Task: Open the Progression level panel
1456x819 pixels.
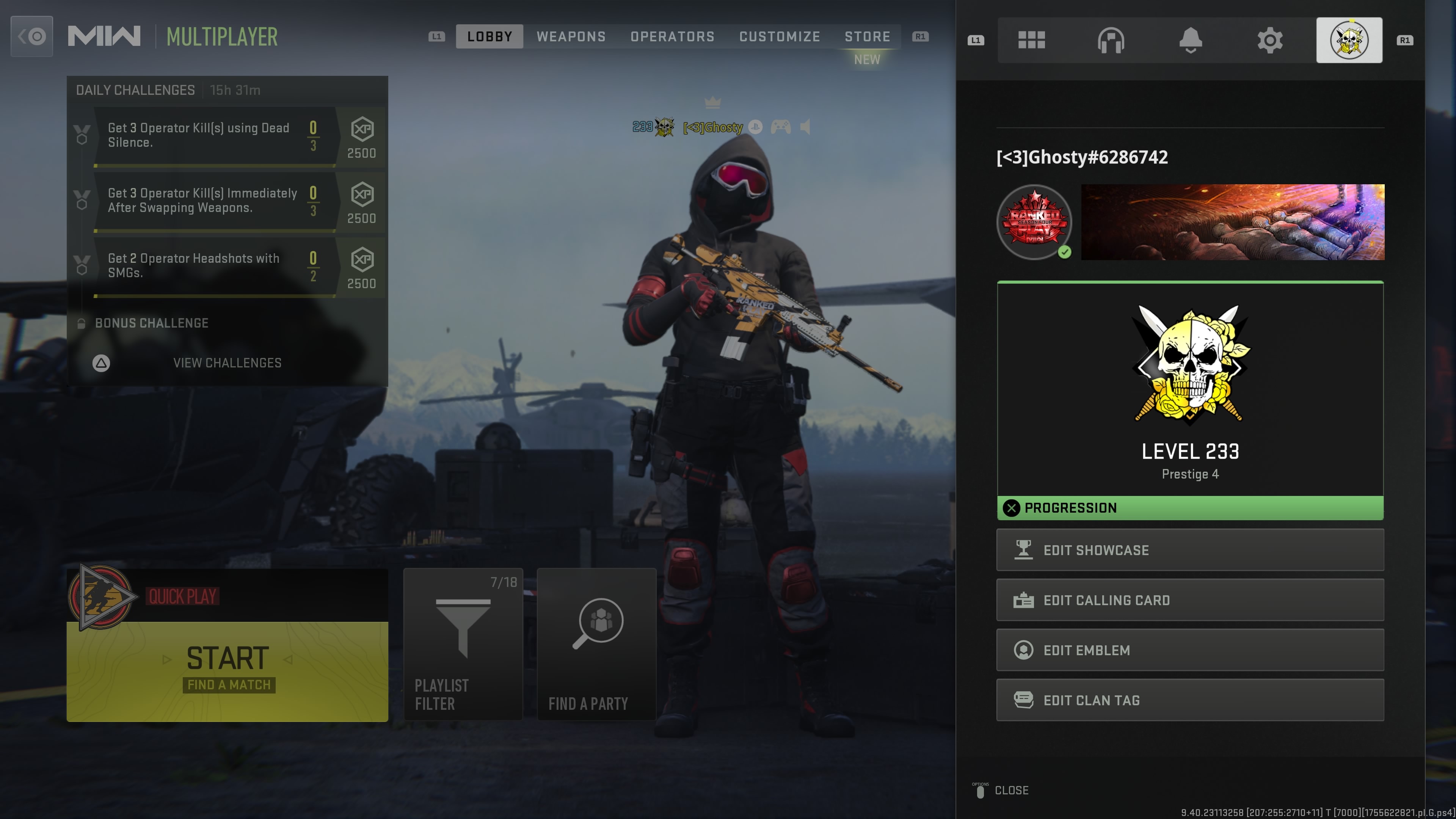Action: [1190, 400]
